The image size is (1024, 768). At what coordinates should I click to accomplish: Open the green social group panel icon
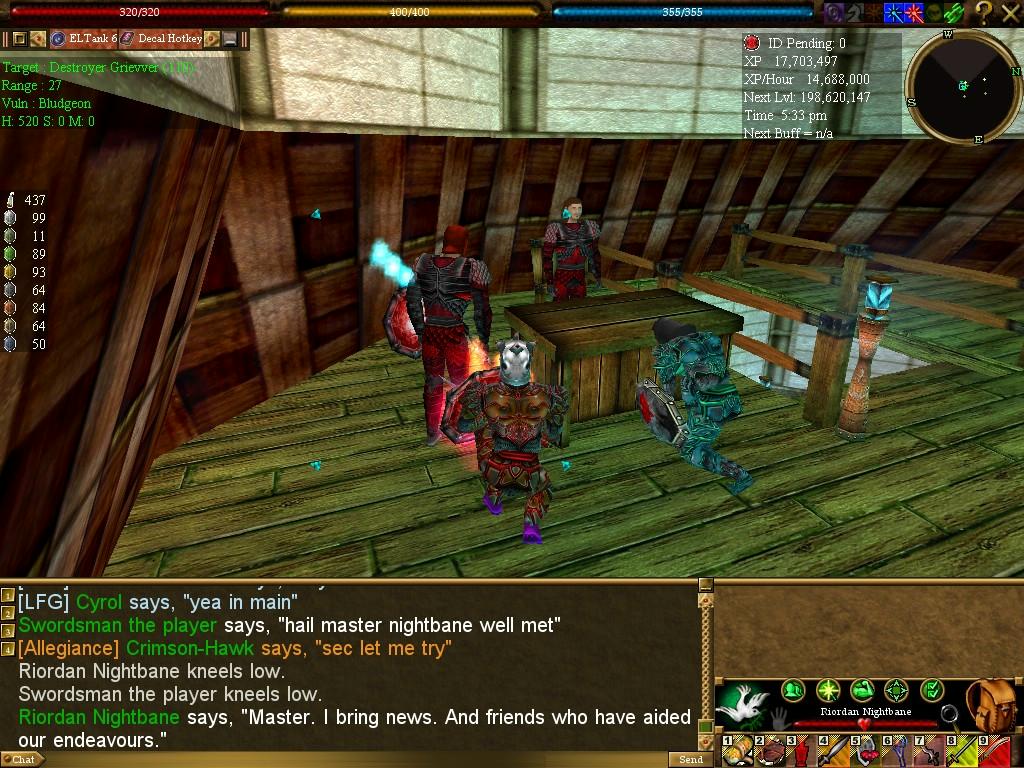coord(793,690)
